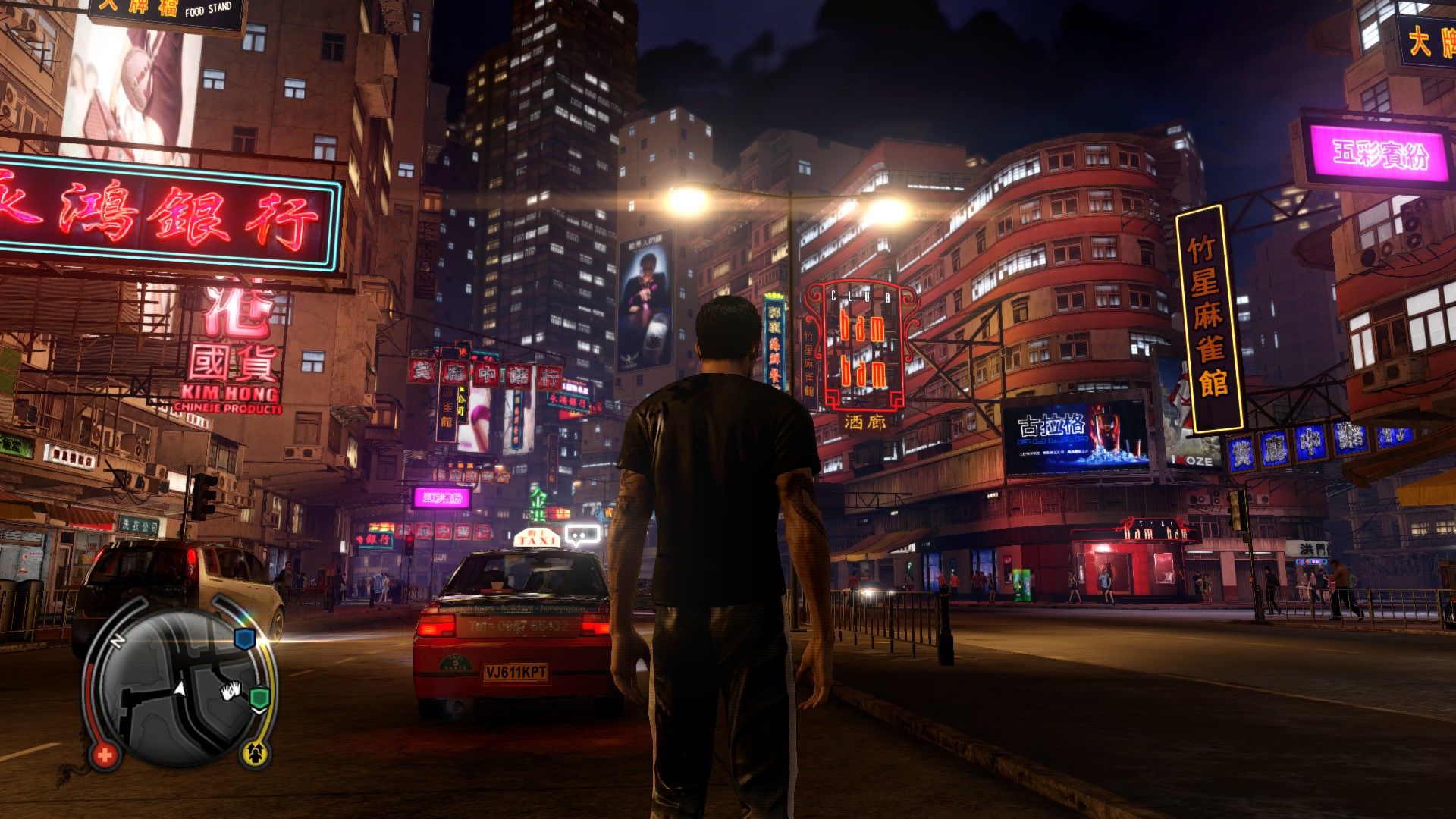Click the red health cross icon
Image resolution: width=1456 pixels, height=819 pixels.
[105, 755]
